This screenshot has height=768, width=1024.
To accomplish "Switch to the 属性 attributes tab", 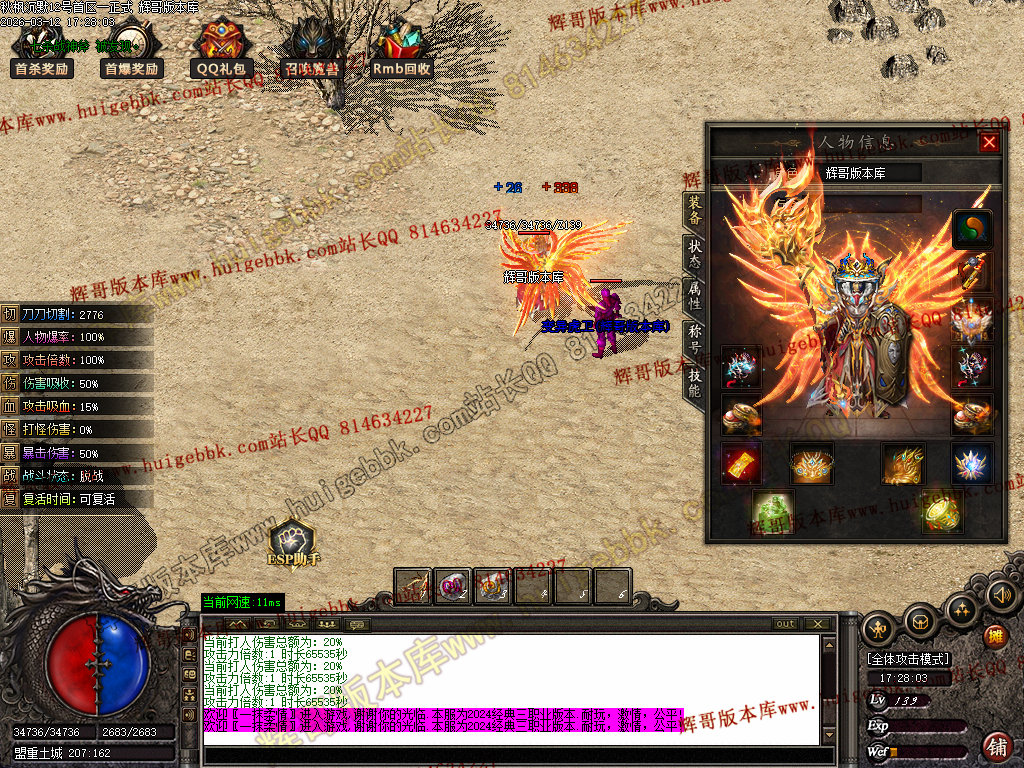I will (x=694, y=296).
